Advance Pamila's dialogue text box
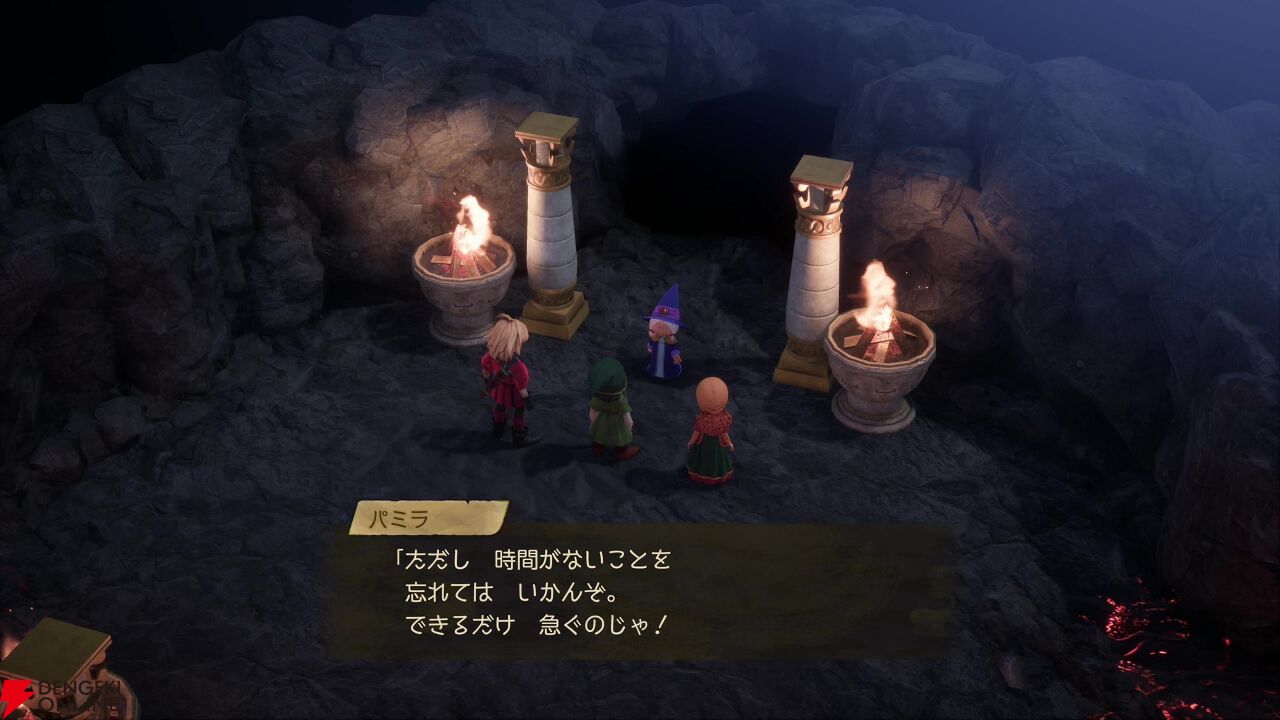Viewport: 1280px width, 720px height. [640, 590]
